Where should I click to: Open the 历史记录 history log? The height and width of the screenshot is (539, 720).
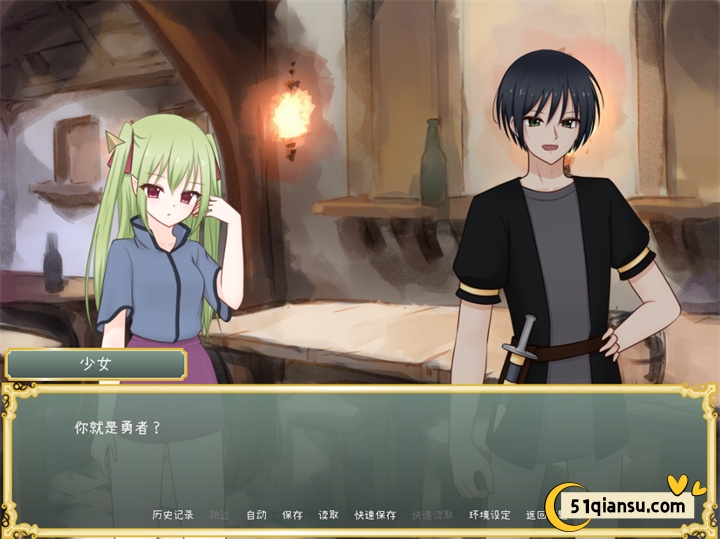(x=173, y=515)
